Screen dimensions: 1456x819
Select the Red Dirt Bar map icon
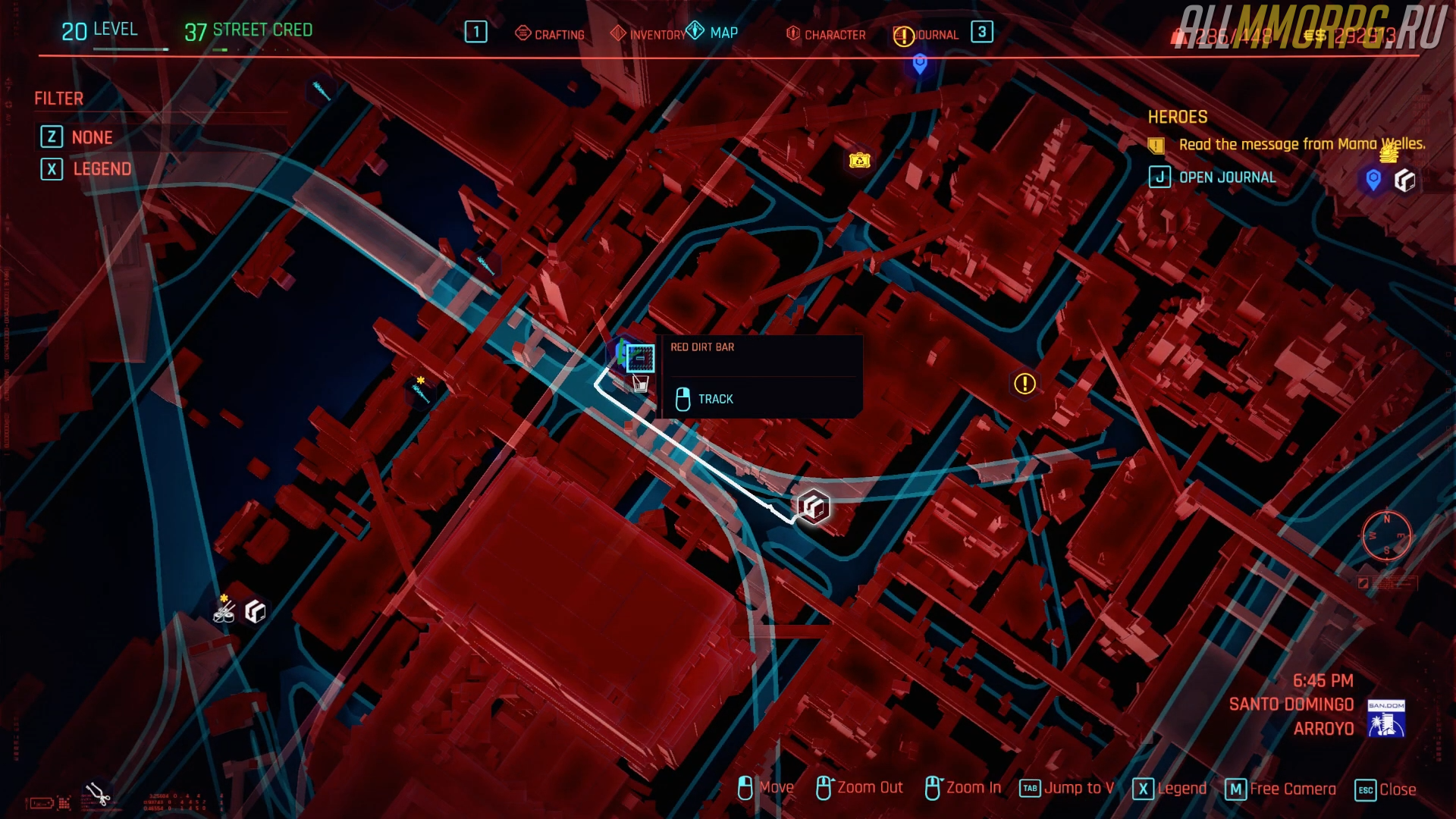pyautogui.click(x=640, y=358)
